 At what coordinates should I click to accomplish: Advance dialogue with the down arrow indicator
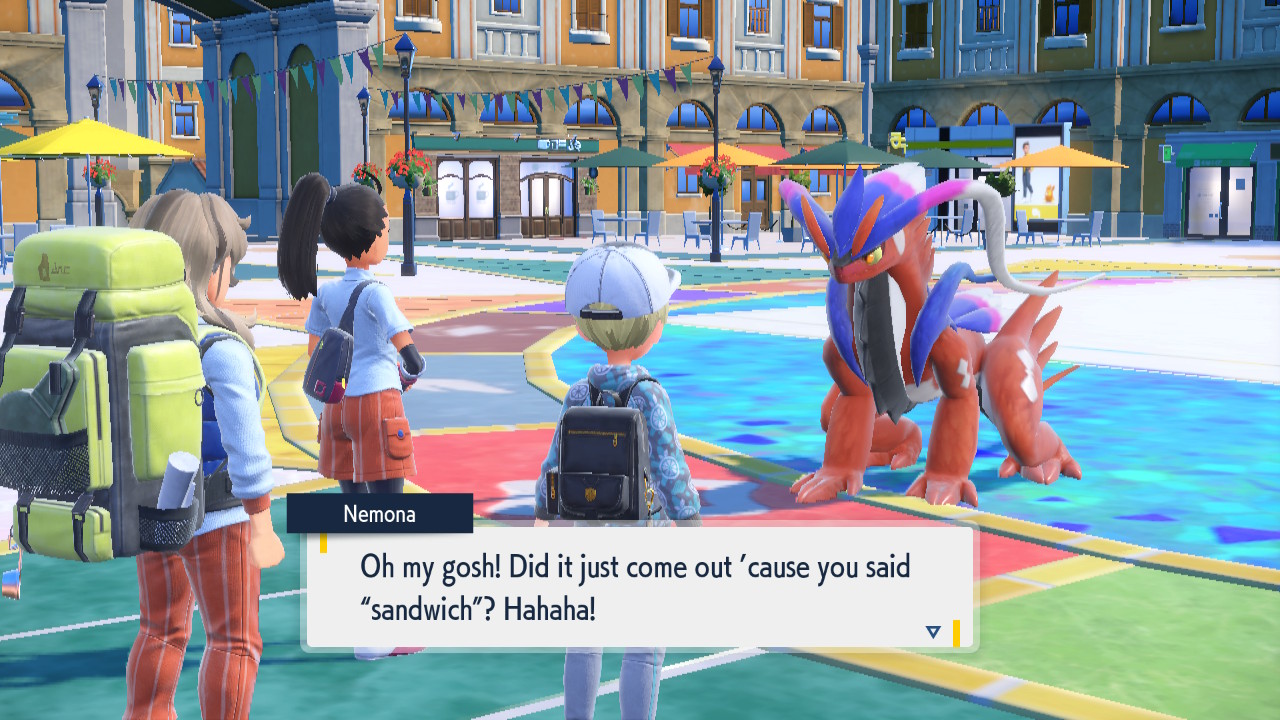coord(933,631)
